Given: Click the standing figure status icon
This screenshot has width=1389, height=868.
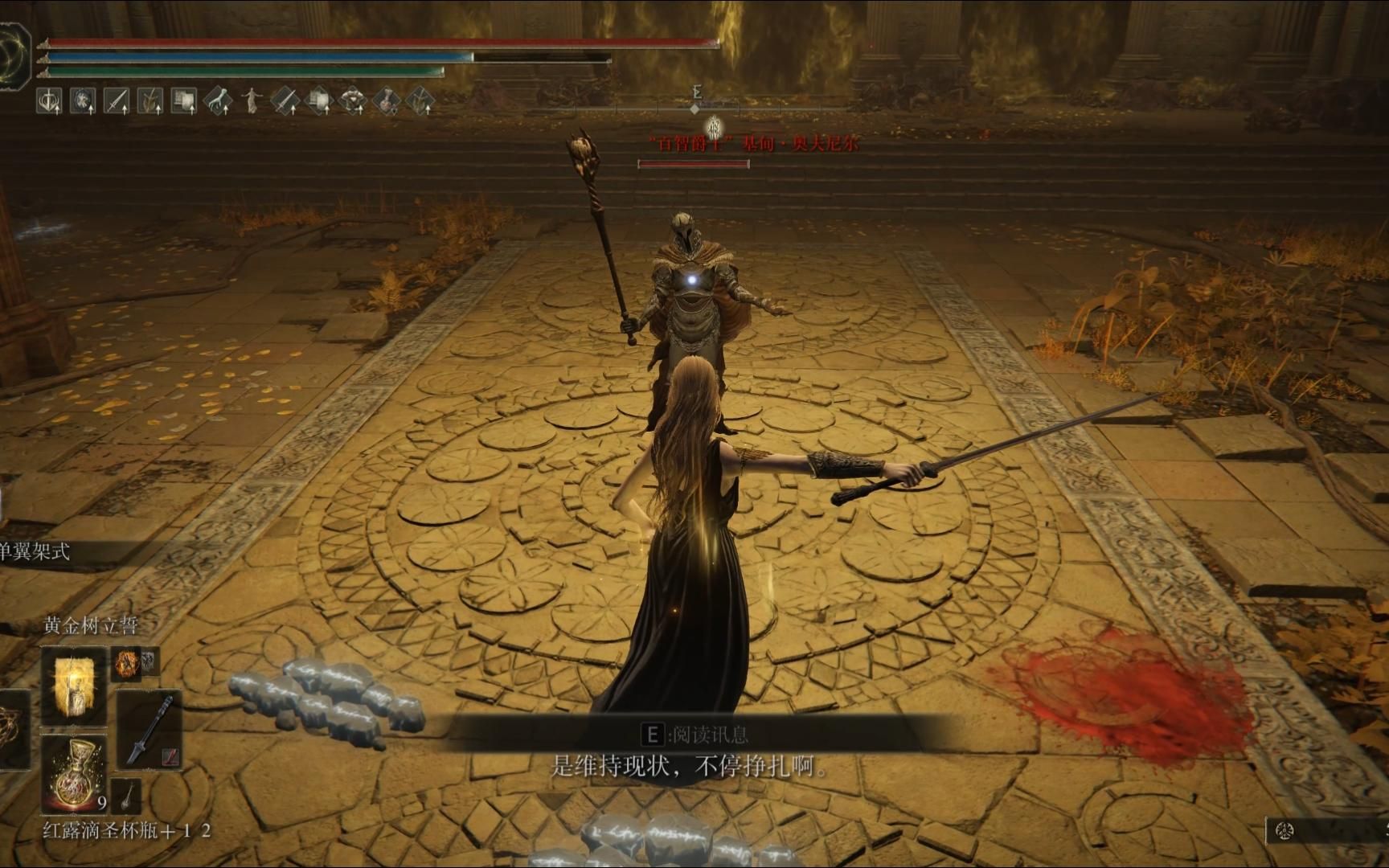Looking at the screenshot, I should (x=252, y=101).
